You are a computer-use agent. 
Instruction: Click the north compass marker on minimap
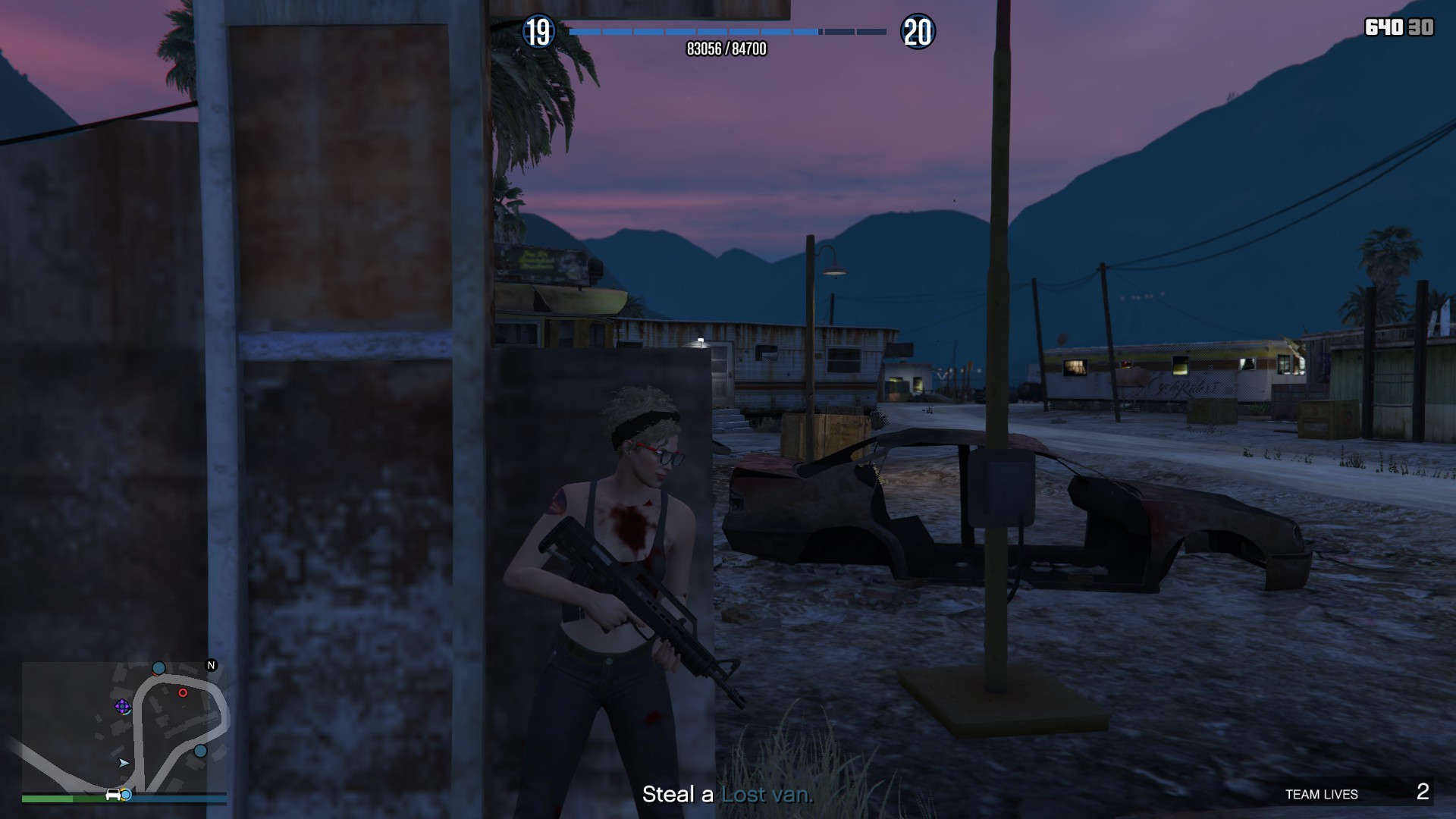click(x=212, y=665)
